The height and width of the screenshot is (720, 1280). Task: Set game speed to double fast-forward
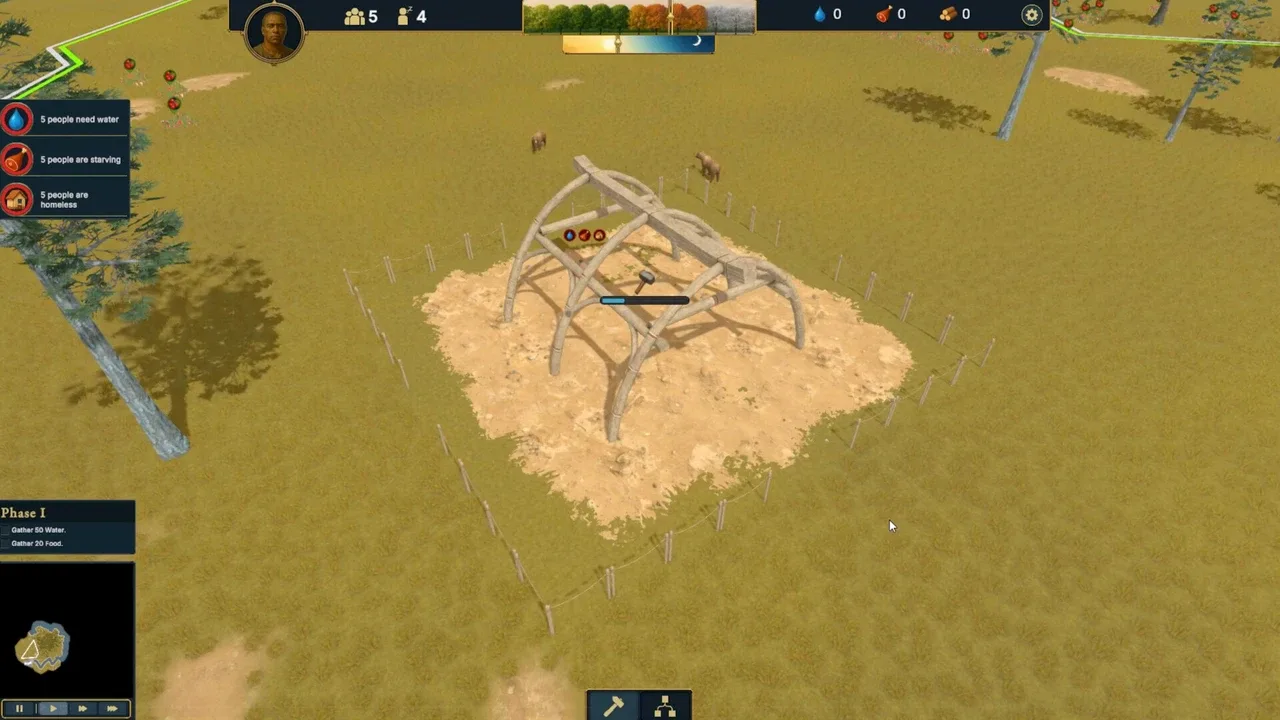tap(82, 709)
